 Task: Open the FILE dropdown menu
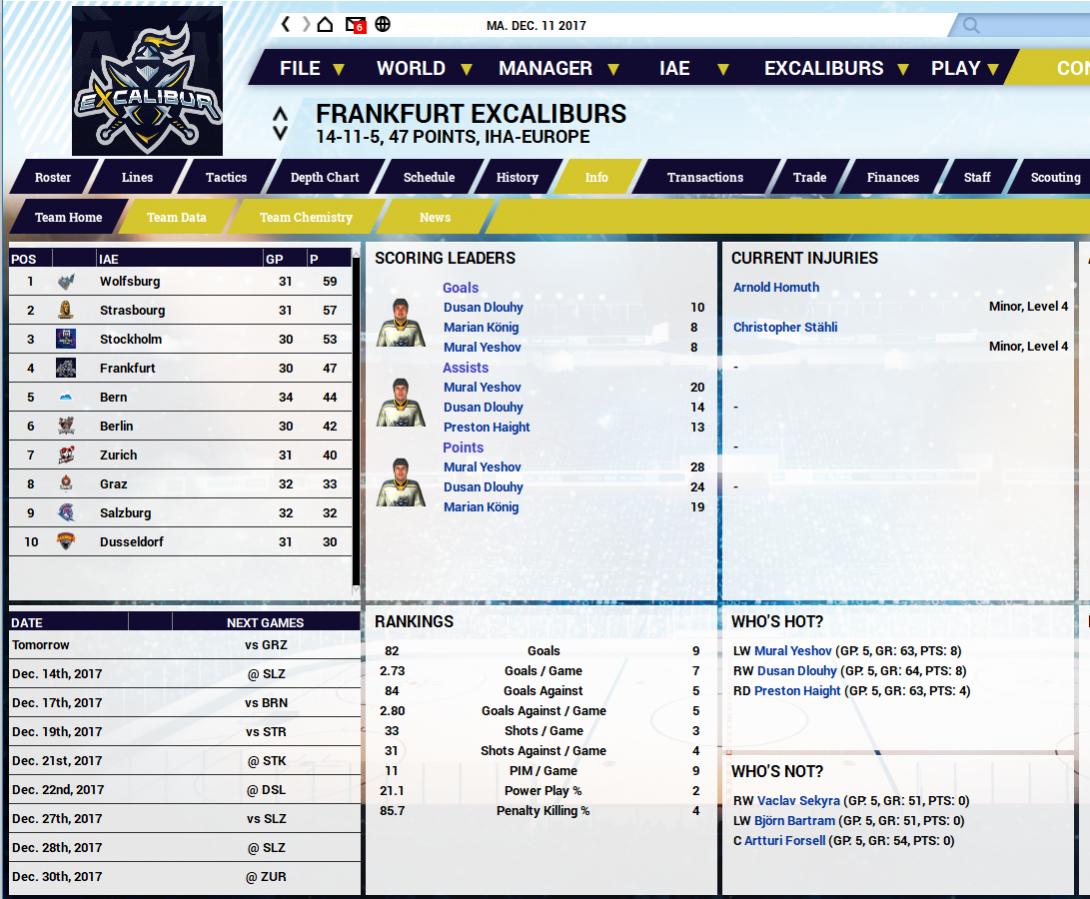(x=311, y=69)
